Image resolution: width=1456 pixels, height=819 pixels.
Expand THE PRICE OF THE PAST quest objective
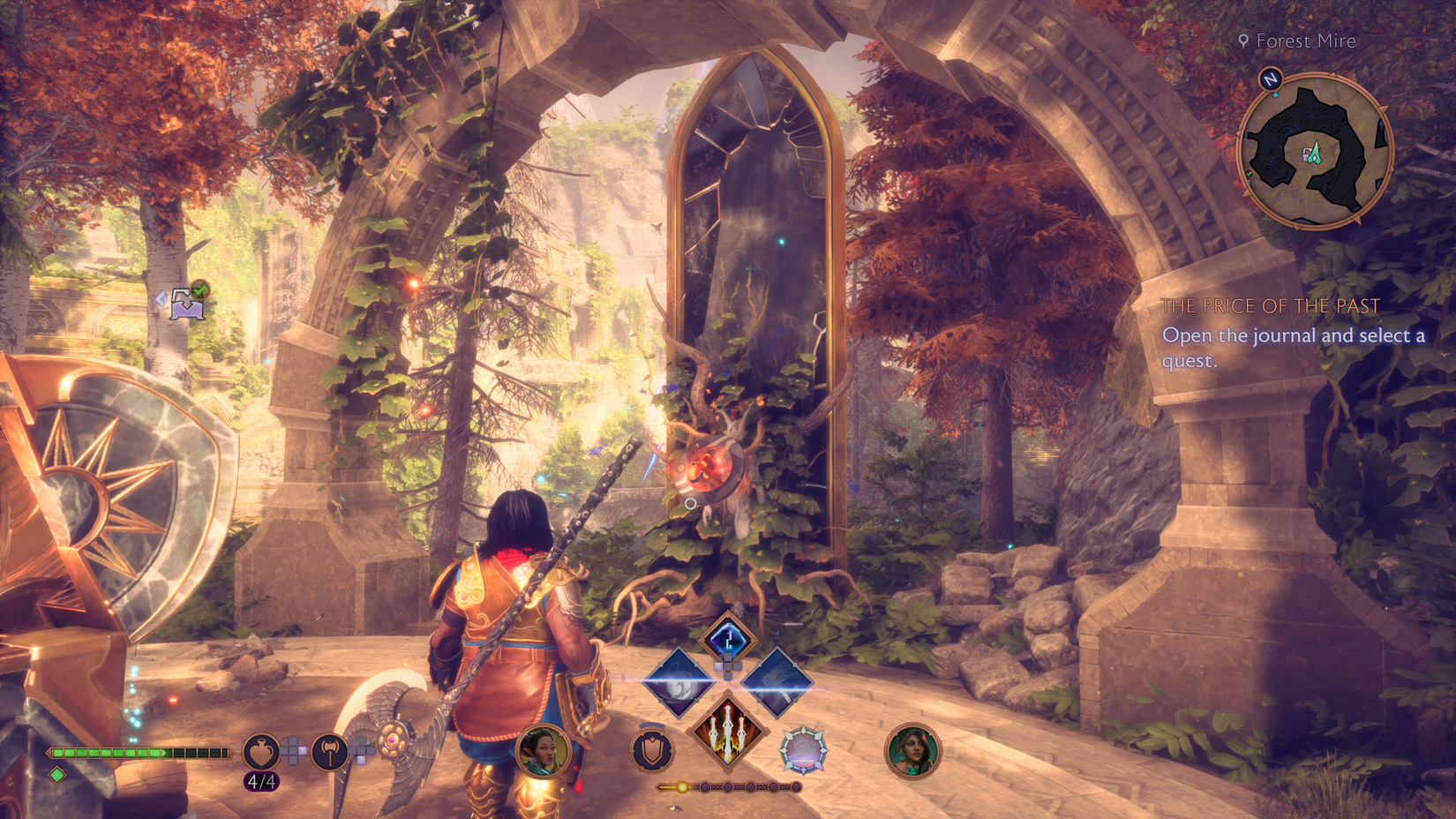[x=1272, y=306]
